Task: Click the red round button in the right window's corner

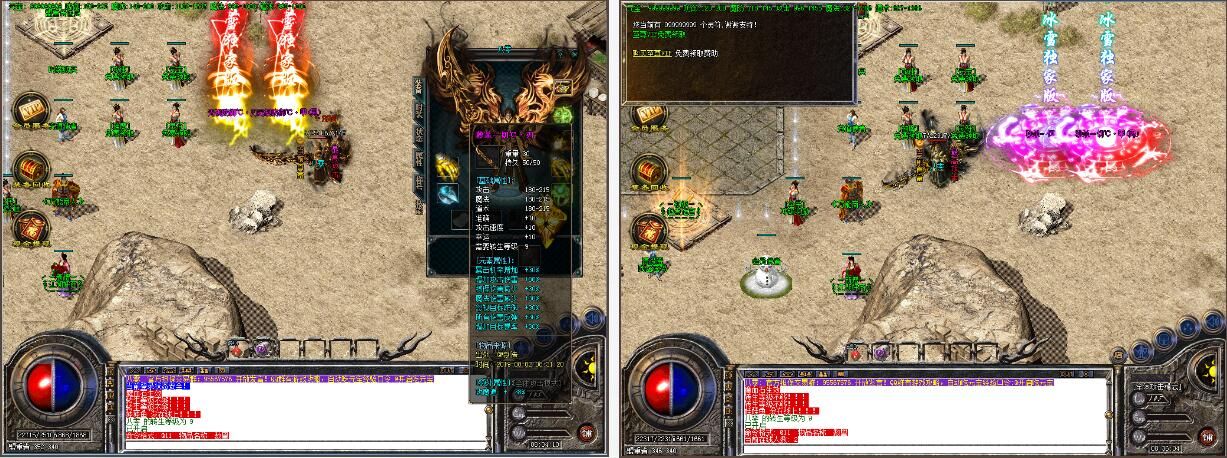Action: (1201, 434)
